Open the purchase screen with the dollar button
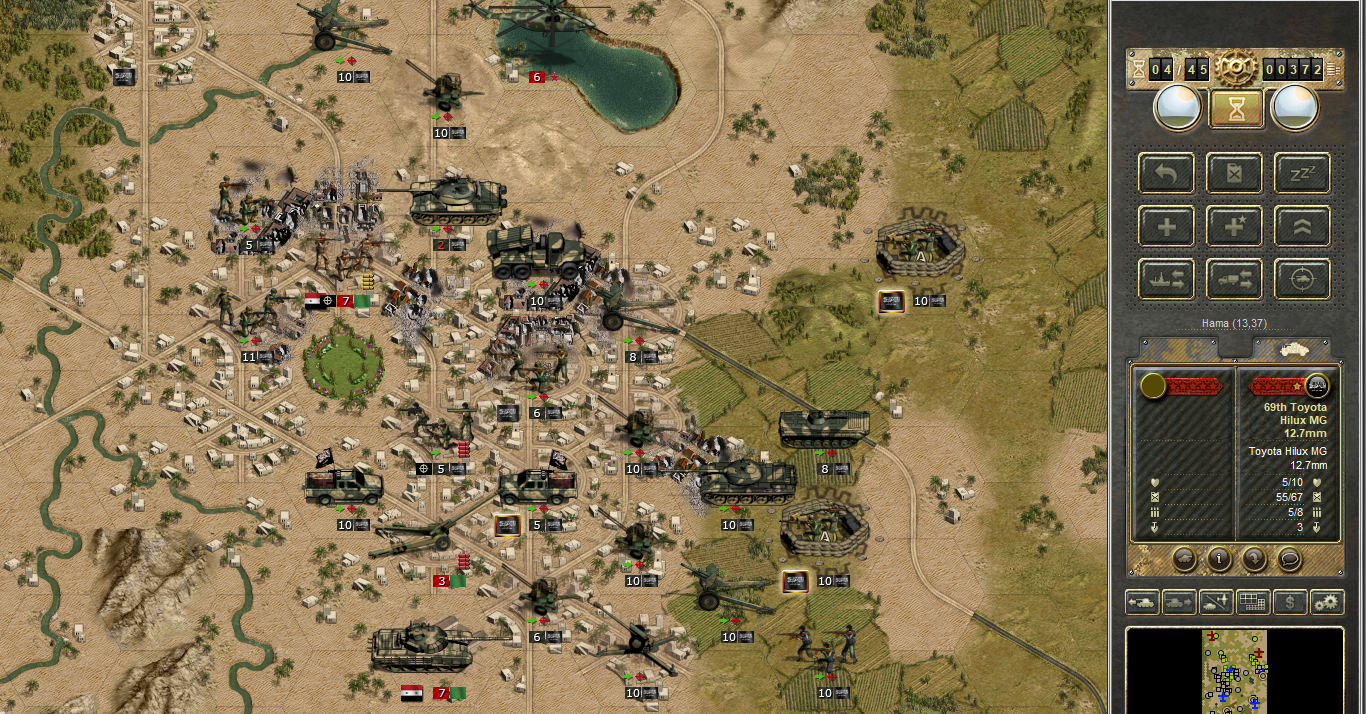 [x=1290, y=602]
